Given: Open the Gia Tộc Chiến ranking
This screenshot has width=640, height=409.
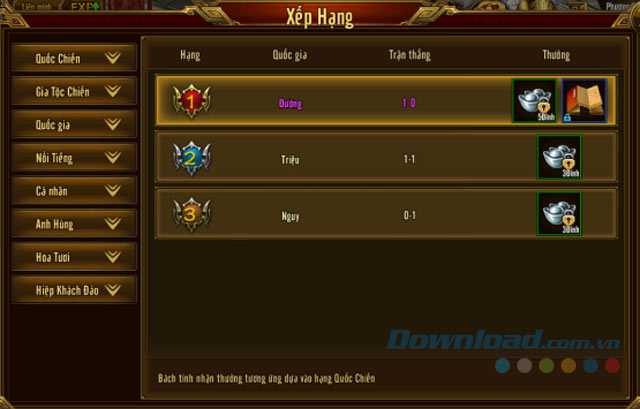Looking at the screenshot, I should pos(74,91).
